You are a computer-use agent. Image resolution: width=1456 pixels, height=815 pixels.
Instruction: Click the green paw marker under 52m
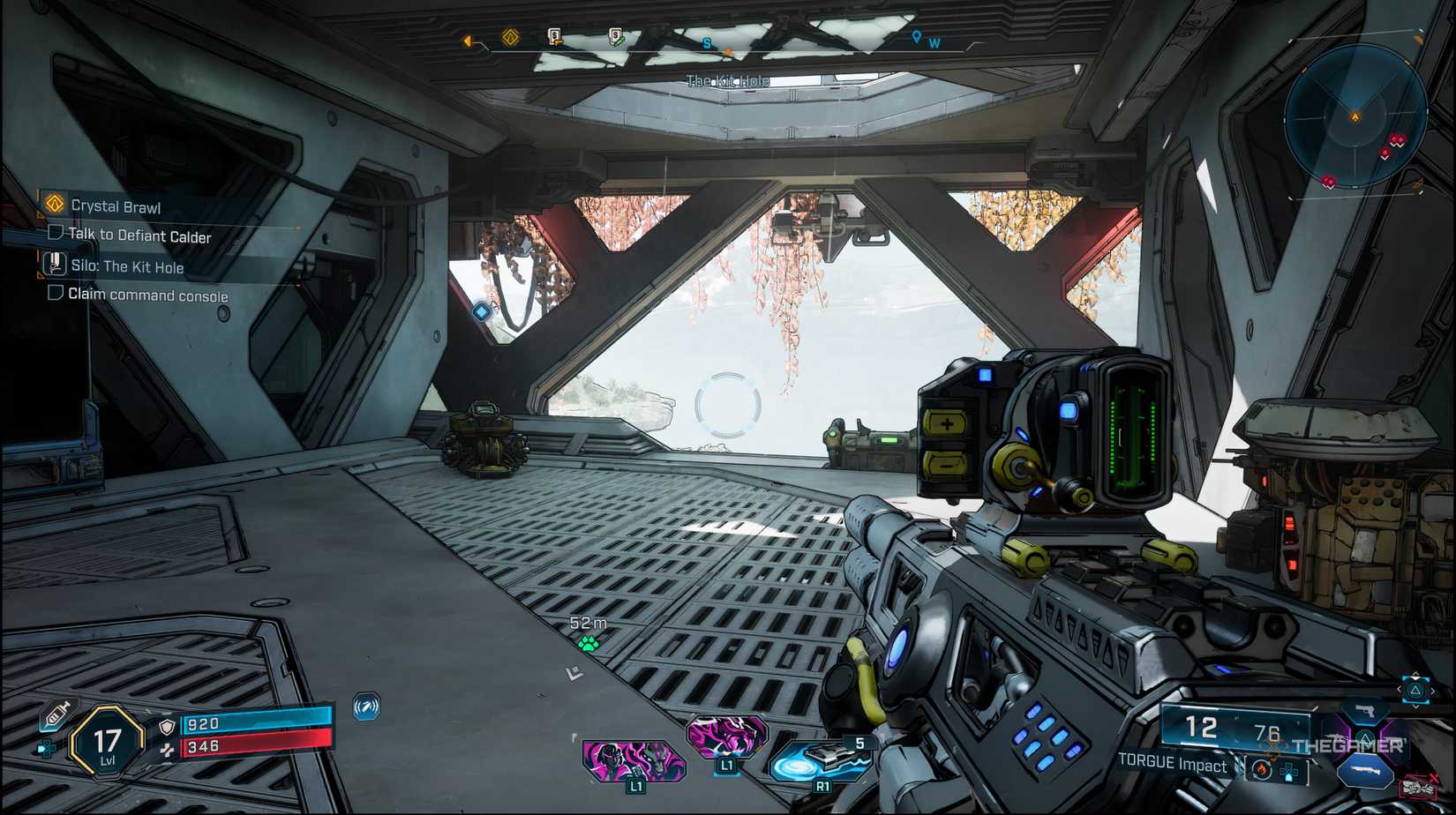tap(587, 644)
